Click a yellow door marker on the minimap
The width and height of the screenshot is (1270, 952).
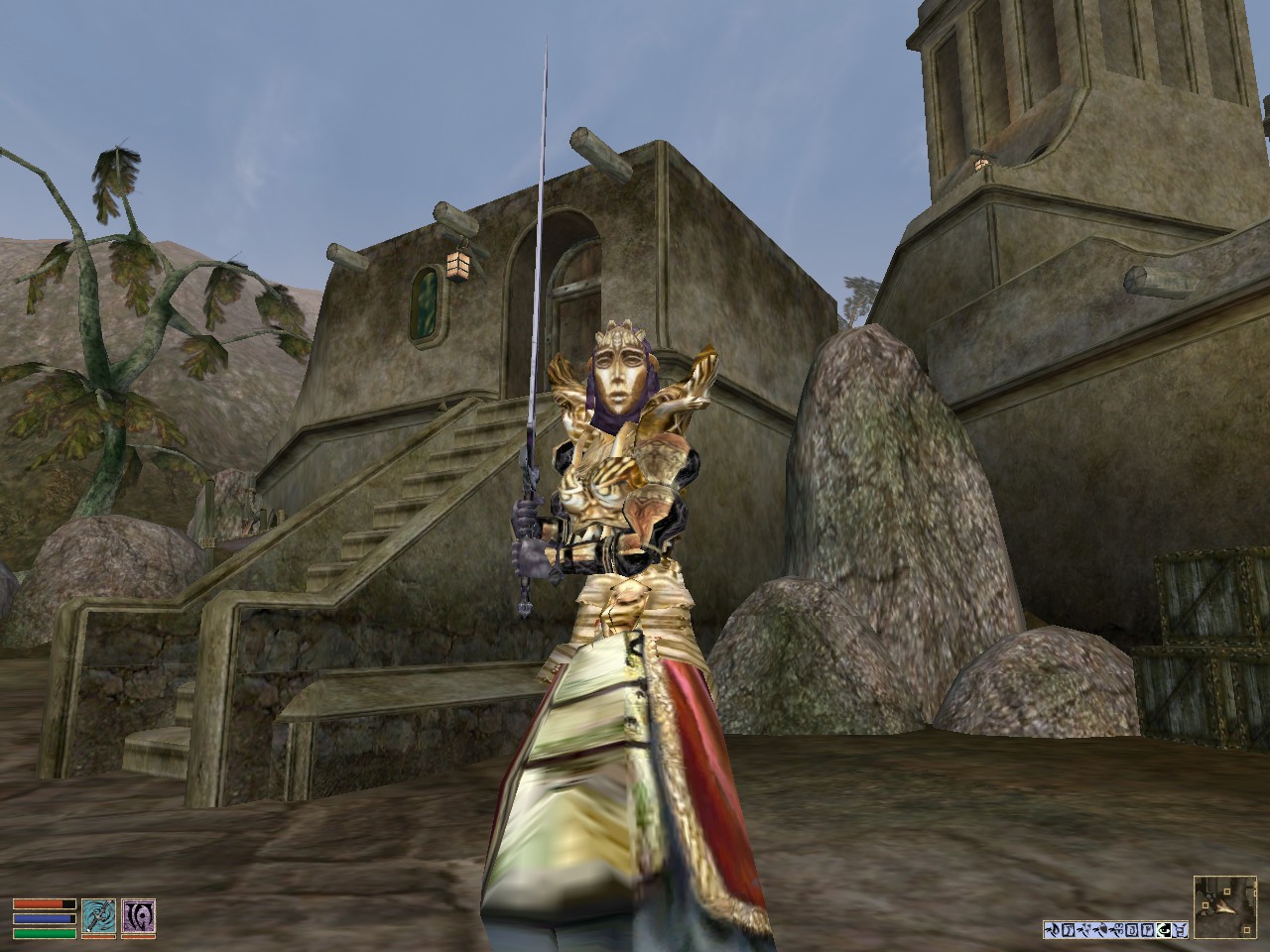(x=1227, y=892)
